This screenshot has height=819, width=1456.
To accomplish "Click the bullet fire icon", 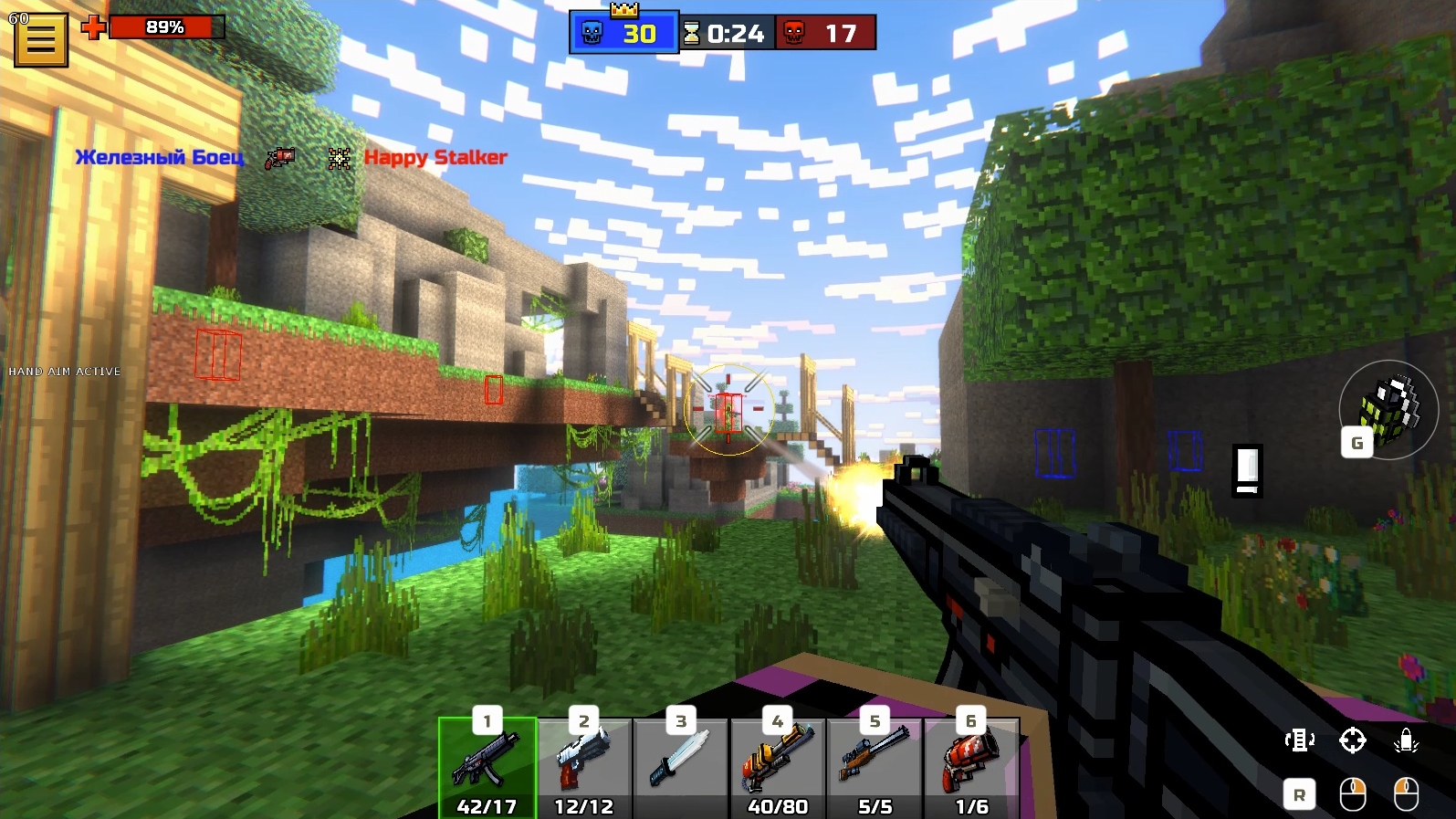I will click(x=1406, y=740).
